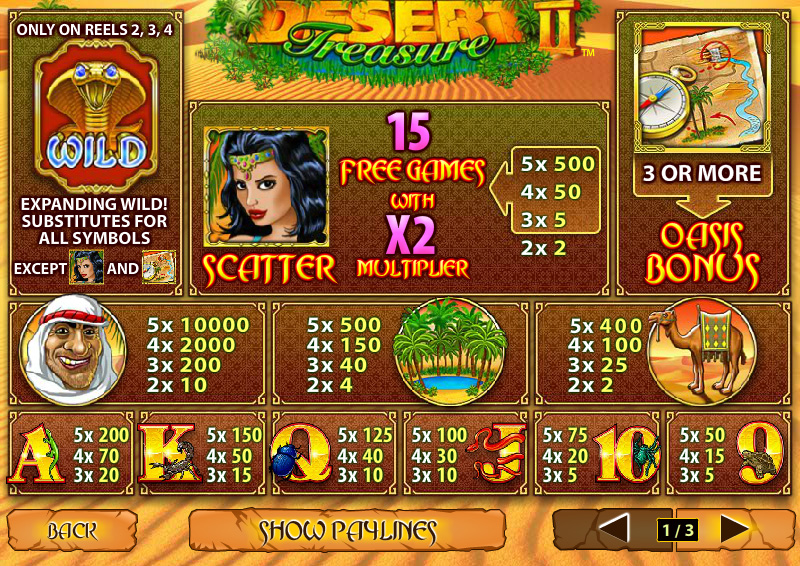The image size is (800, 566).
Task: Return to the previous paytable page
Action: coord(614,528)
